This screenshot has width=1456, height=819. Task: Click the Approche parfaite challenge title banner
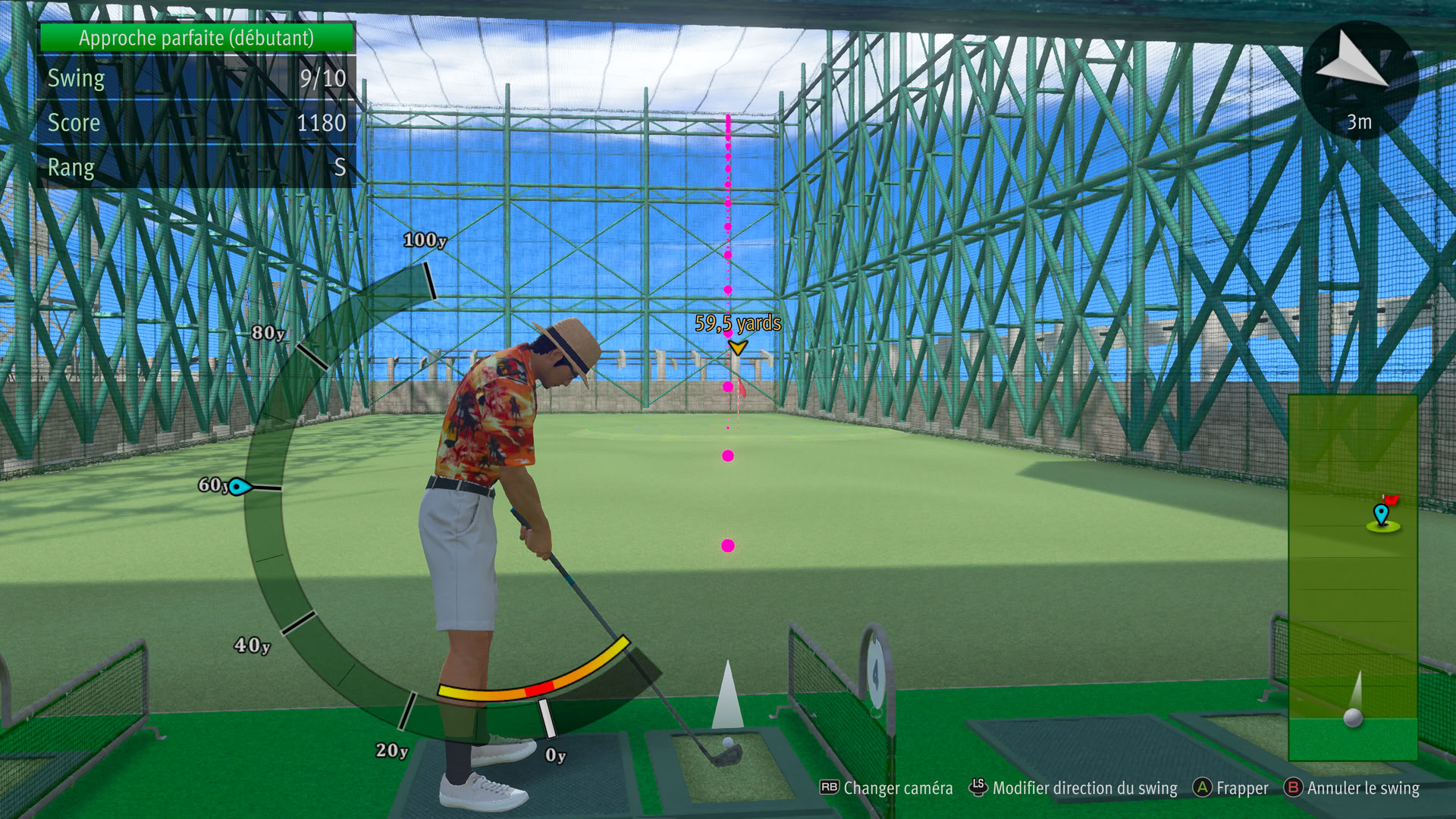coord(196,38)
